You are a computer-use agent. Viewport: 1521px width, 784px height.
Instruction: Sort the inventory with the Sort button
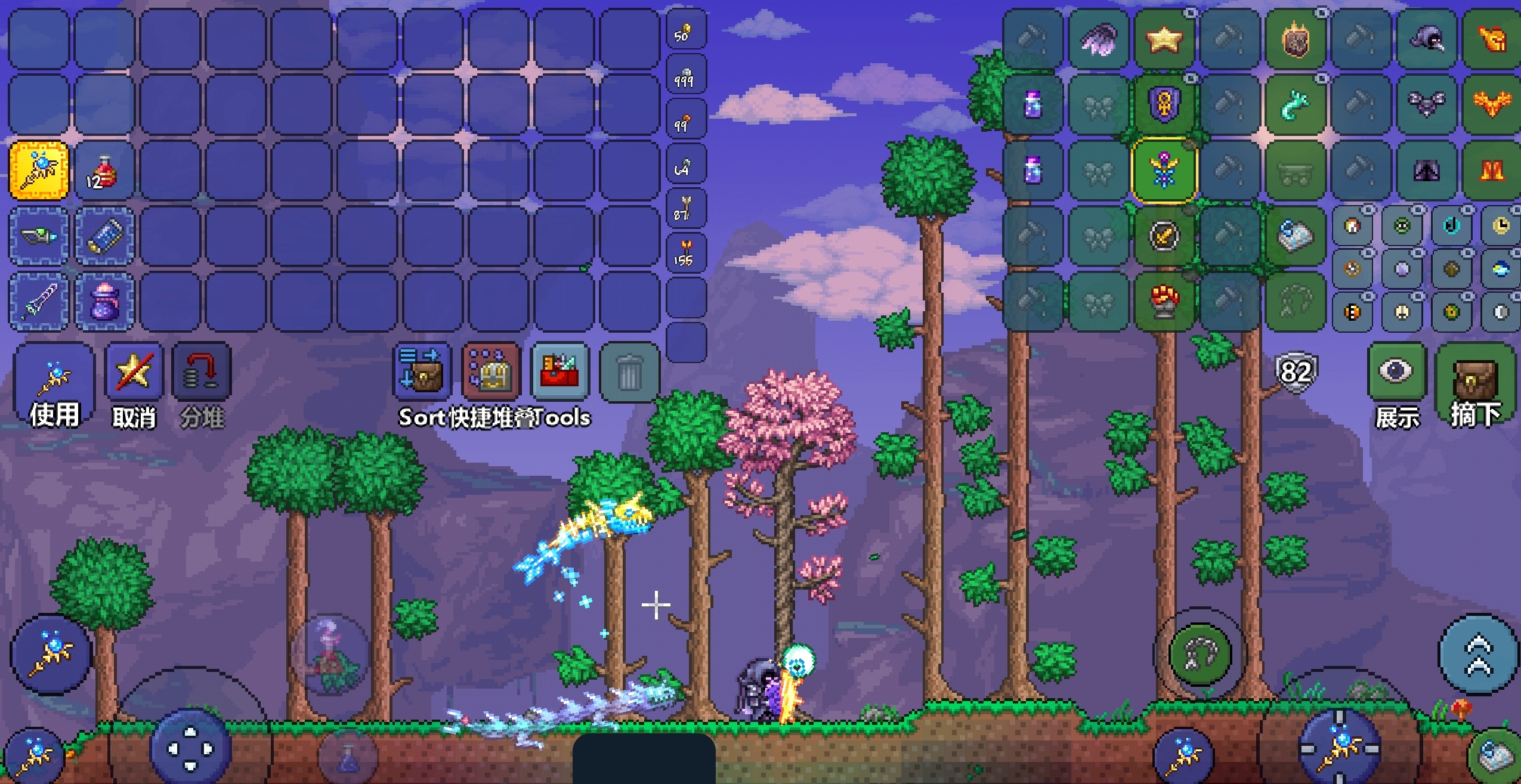422,371
